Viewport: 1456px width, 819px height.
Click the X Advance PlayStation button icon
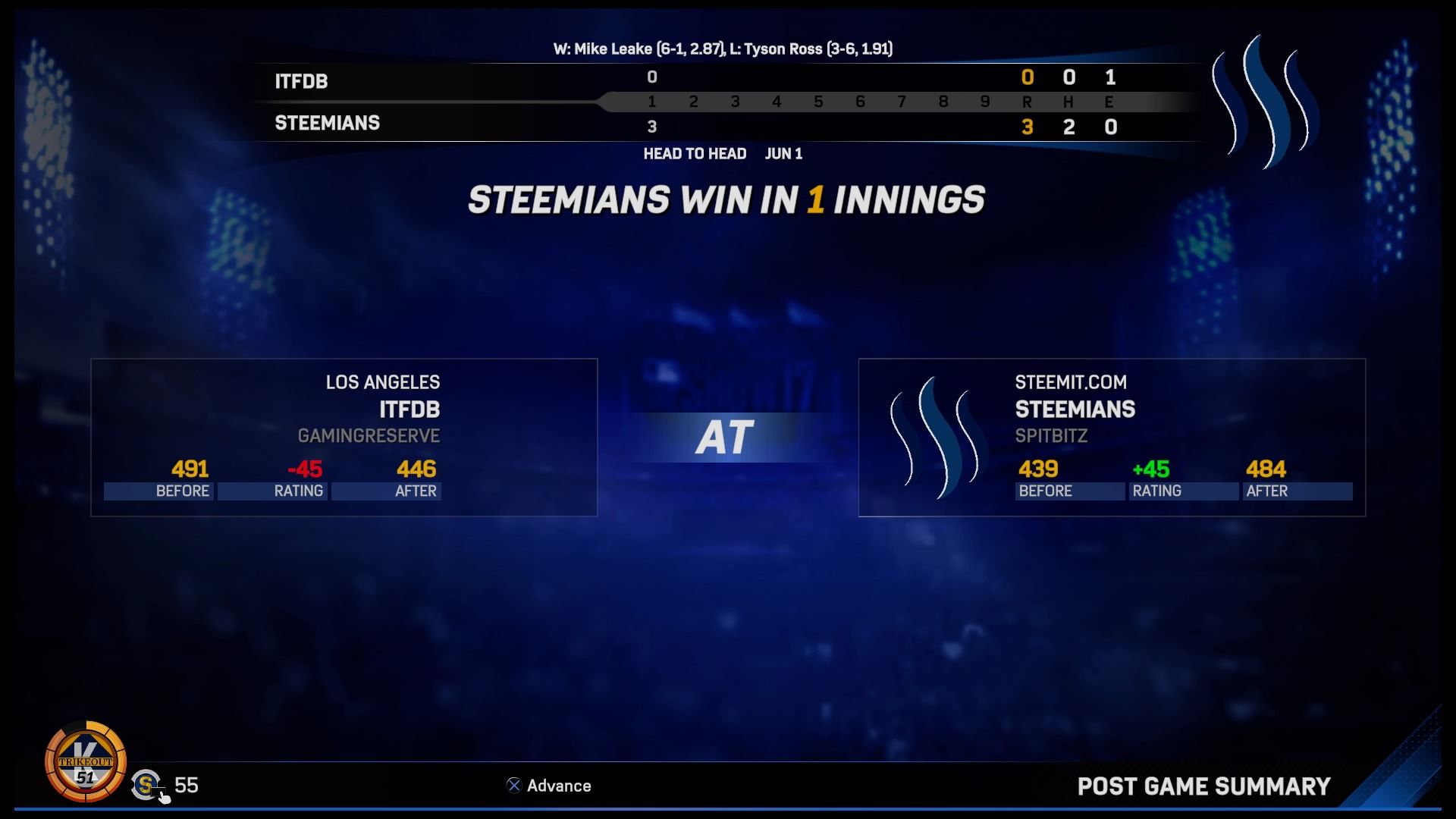click(513, 786)
